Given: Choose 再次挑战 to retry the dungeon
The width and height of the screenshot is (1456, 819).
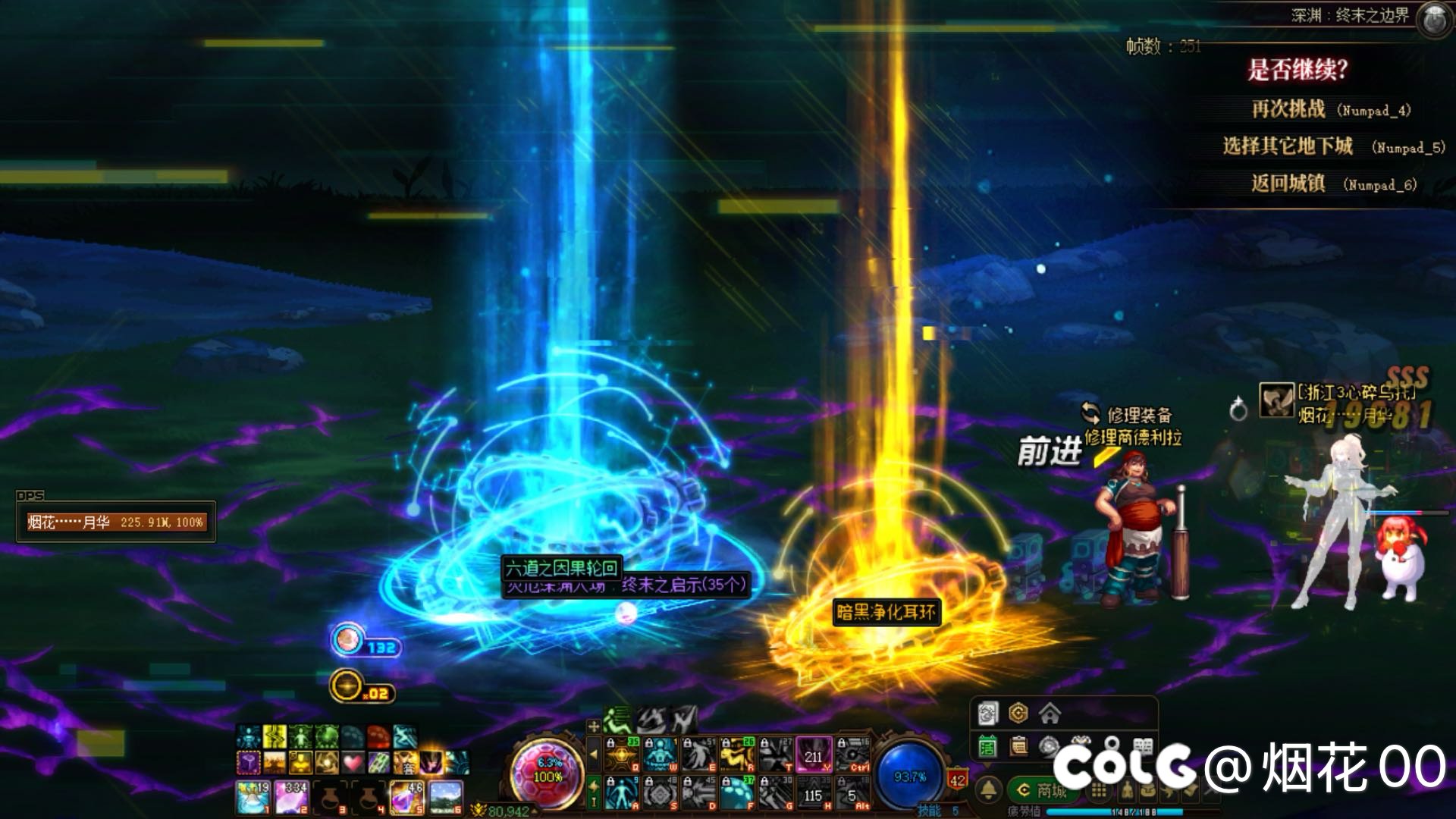Looking at the screenshot, I should pos(1288,109).
